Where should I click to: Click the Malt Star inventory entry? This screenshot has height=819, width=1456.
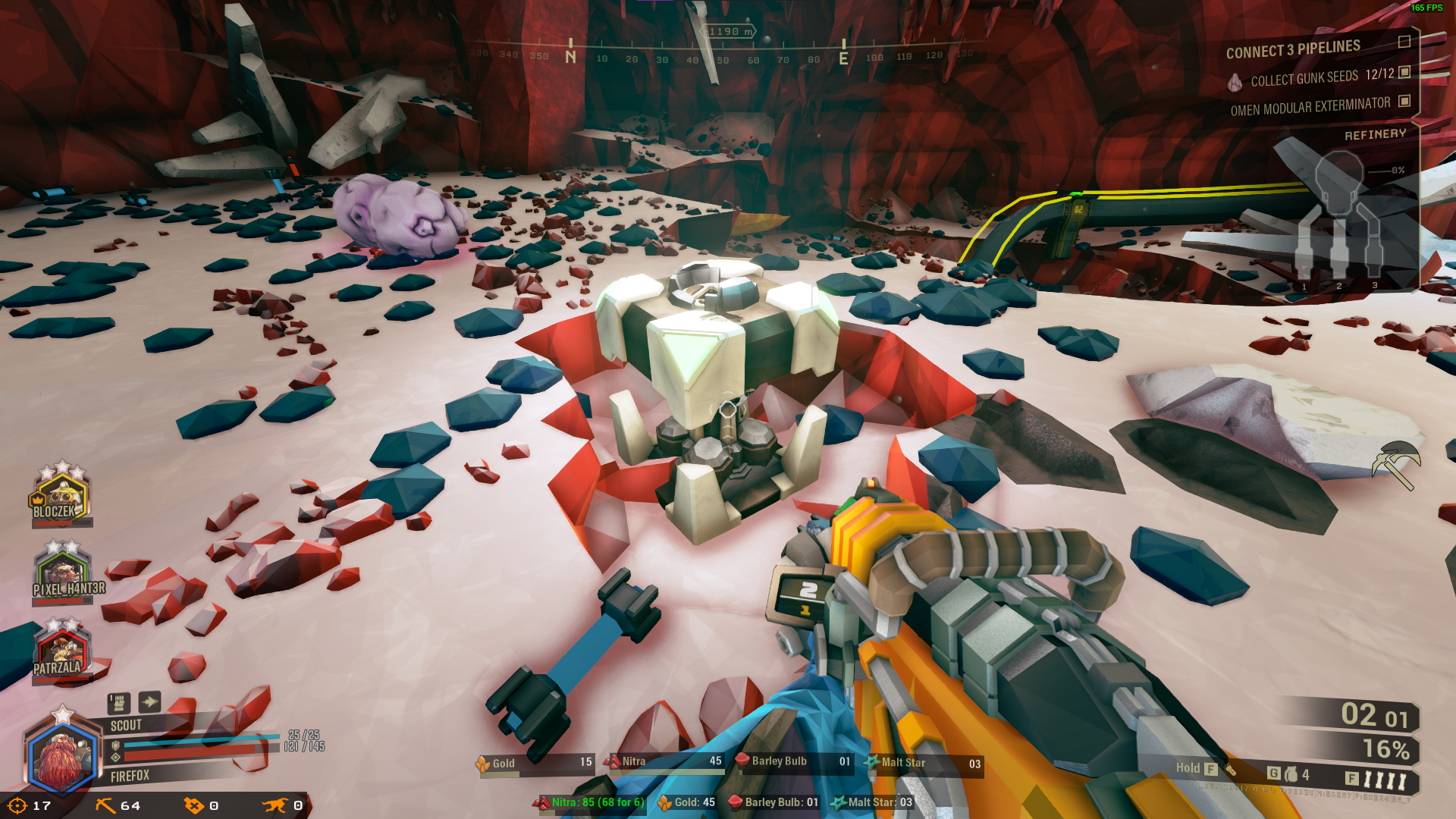(x=923, y=763)
